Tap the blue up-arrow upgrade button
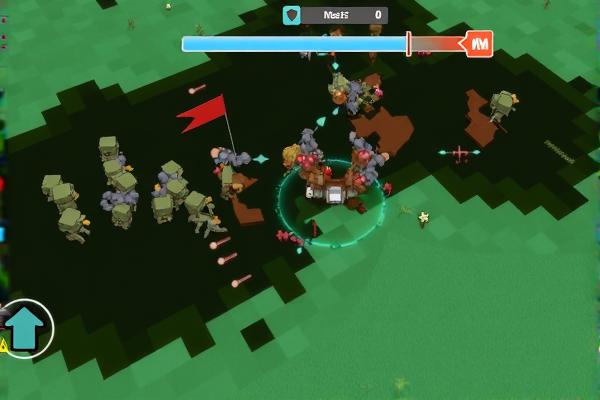The height and width of the screenshot is (400, 600). (x=24, y=327)
